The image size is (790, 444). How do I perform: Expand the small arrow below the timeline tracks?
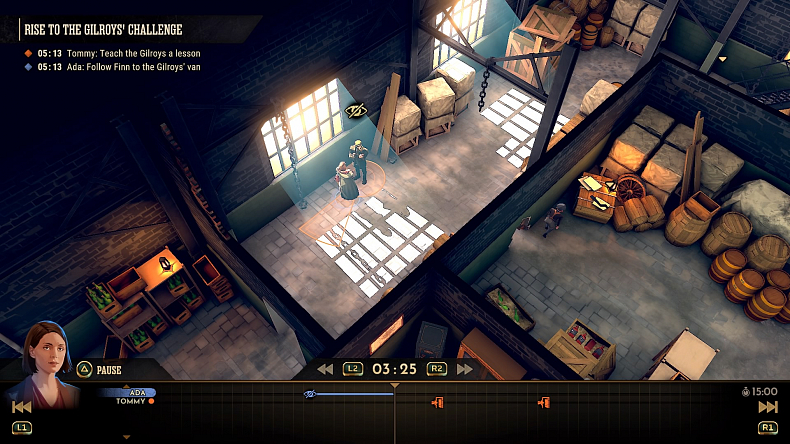pos(126,437)
